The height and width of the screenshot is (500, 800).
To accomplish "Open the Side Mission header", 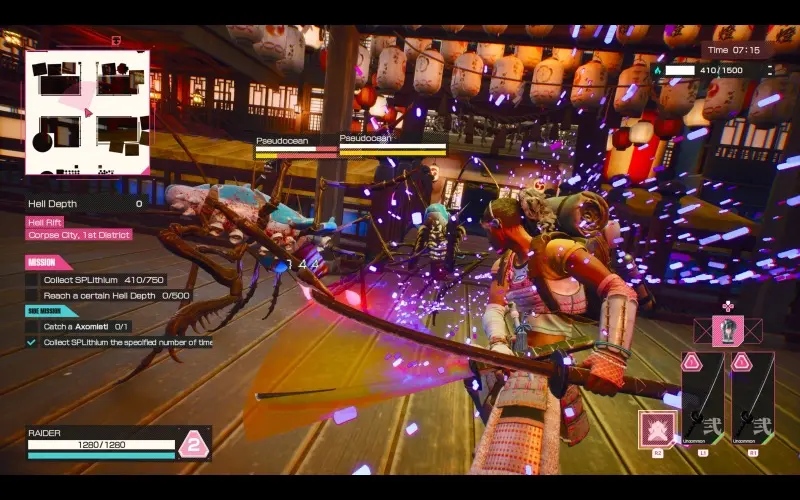I will 45,311.
